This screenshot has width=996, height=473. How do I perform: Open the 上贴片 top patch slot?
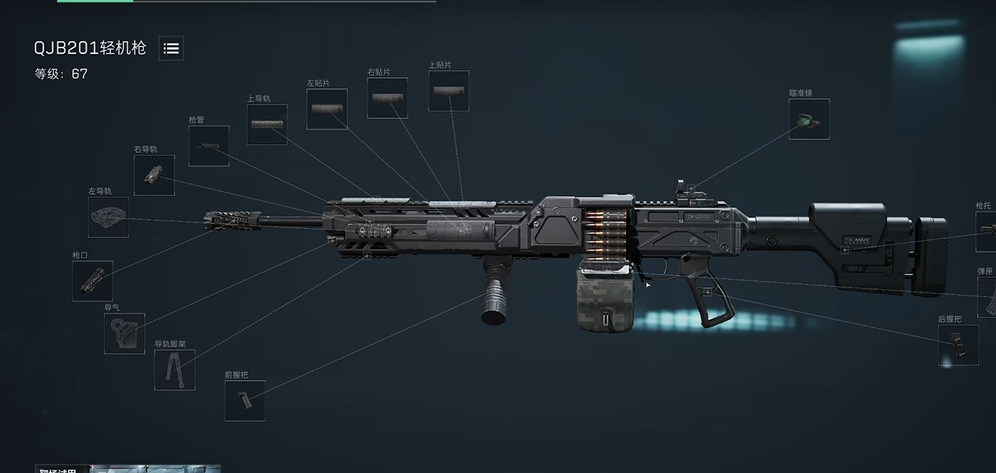click(449, 91)
